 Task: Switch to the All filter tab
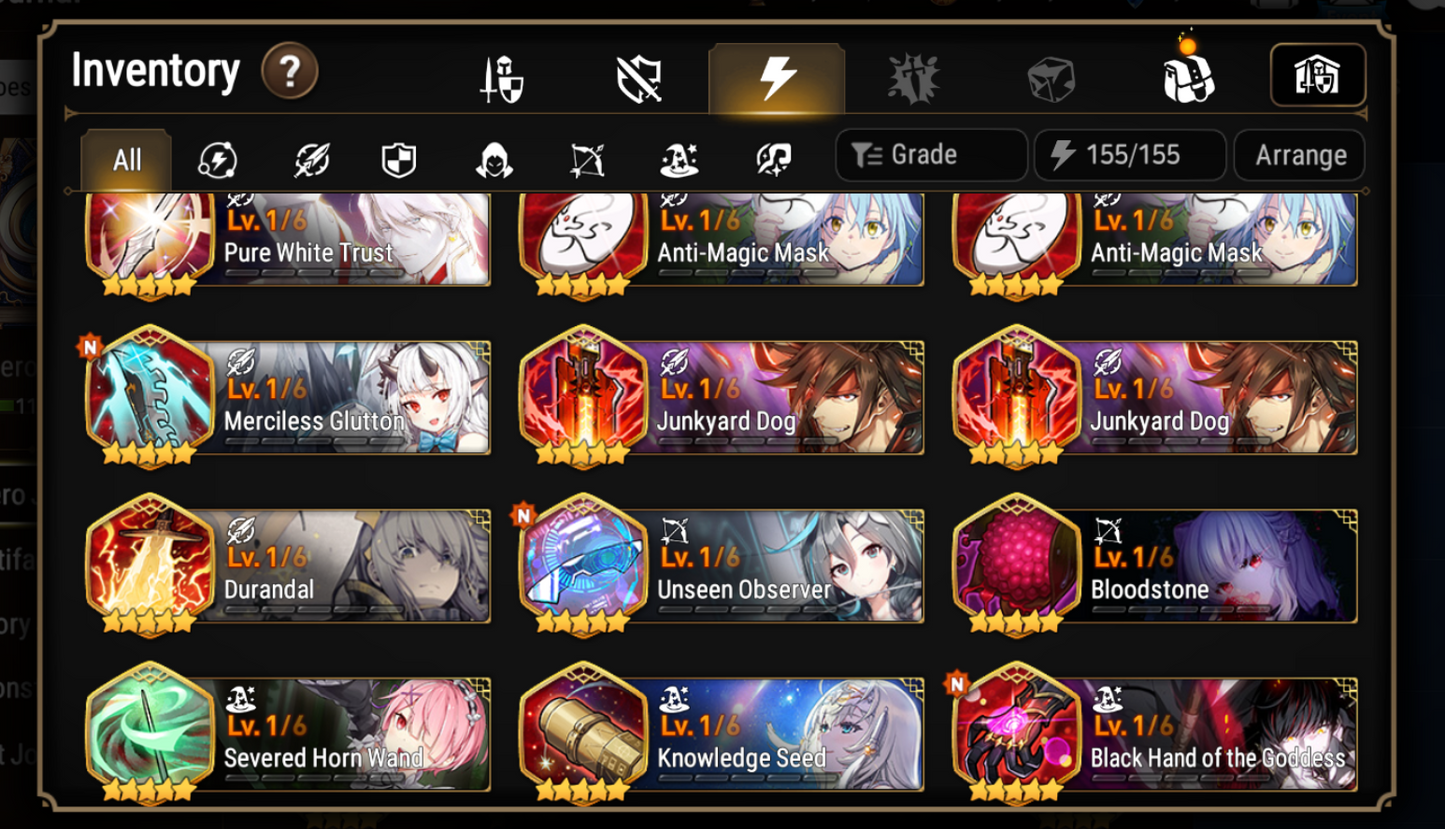click(124, 157)
